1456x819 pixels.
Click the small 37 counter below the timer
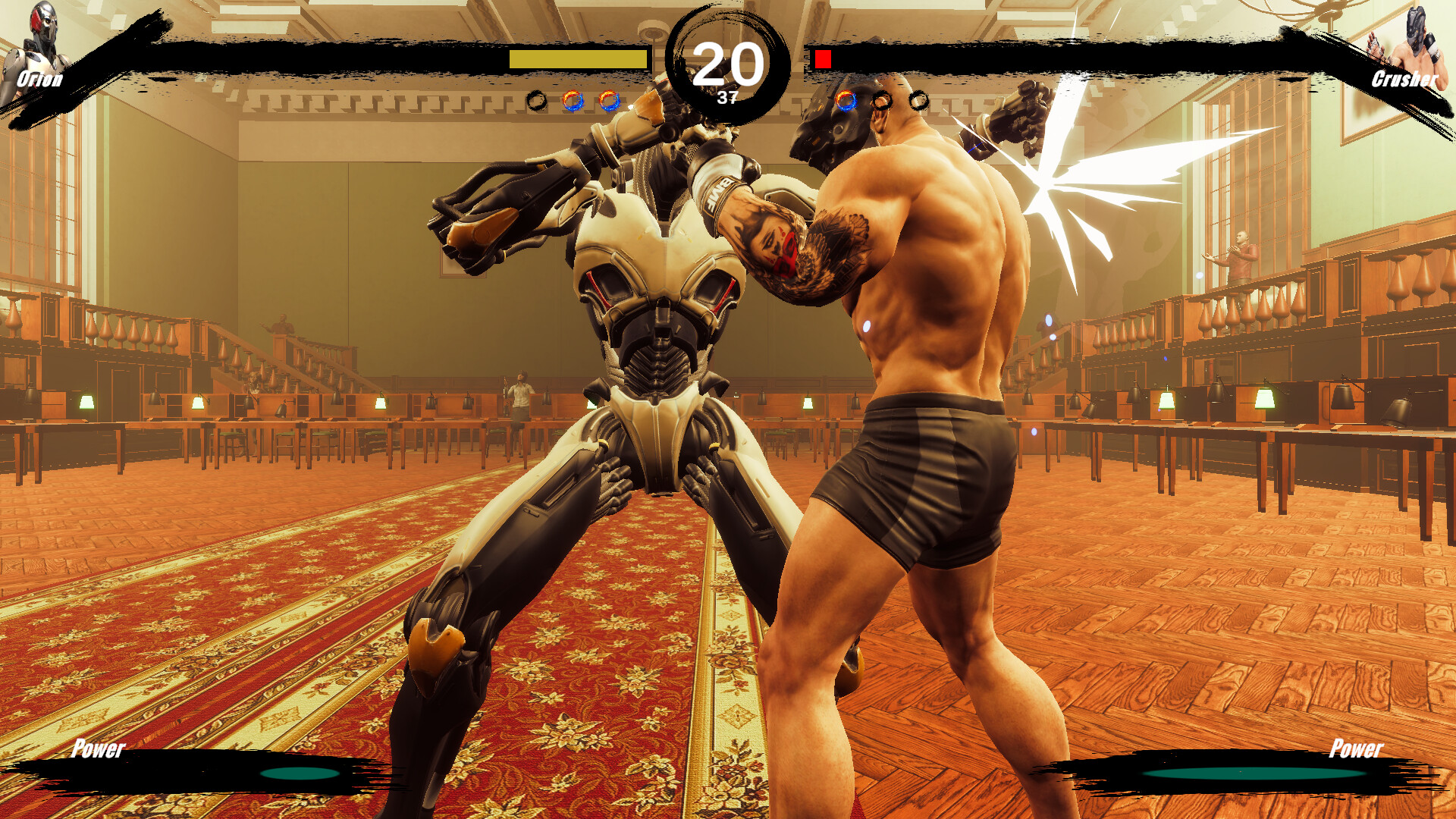point(728,97)
